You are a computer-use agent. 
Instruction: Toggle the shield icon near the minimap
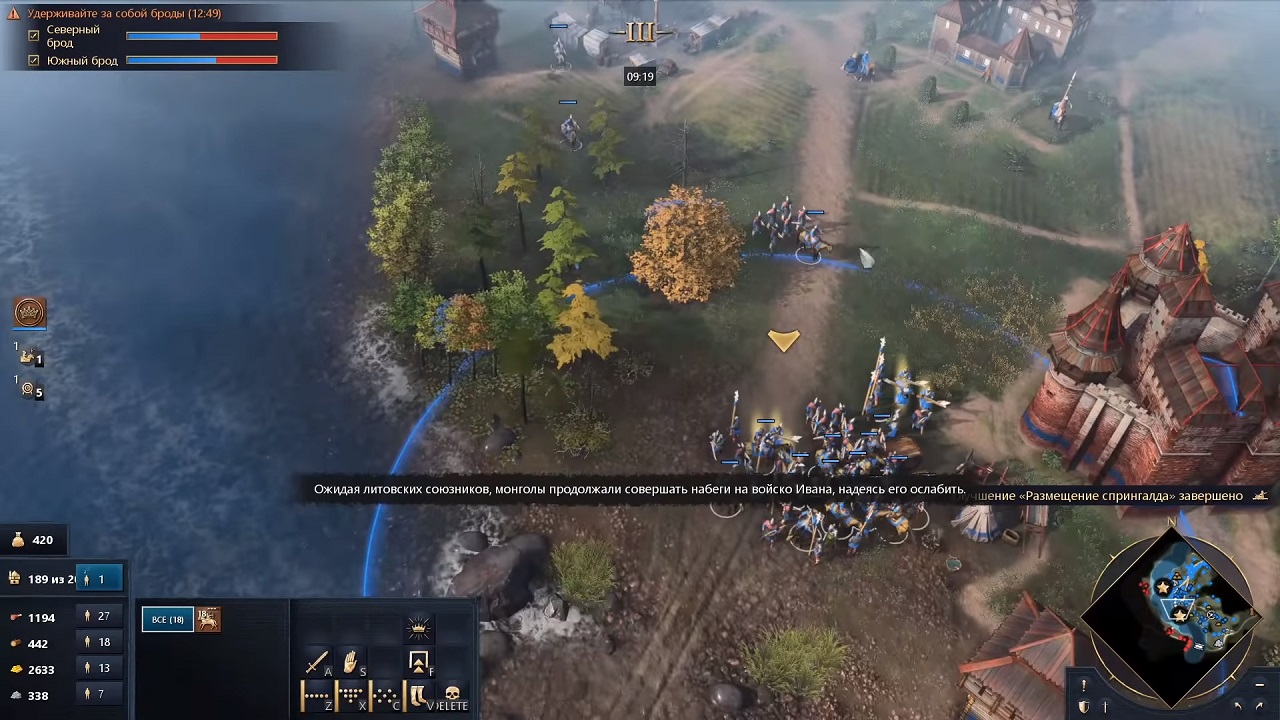pyautogui.click(x=1083, y=707)
